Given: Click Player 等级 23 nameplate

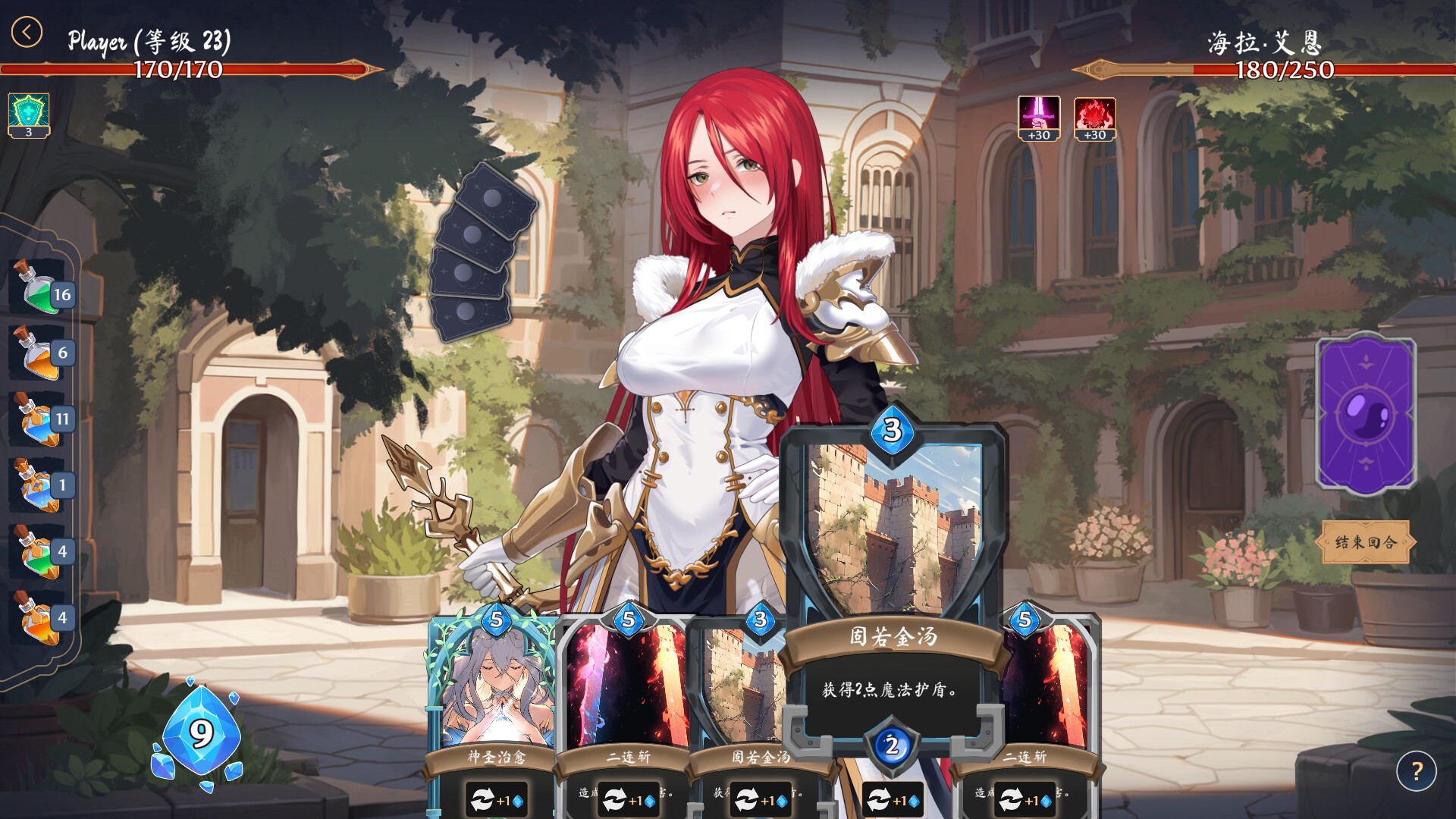Looking at the screenshot, I should click(149, 41).
